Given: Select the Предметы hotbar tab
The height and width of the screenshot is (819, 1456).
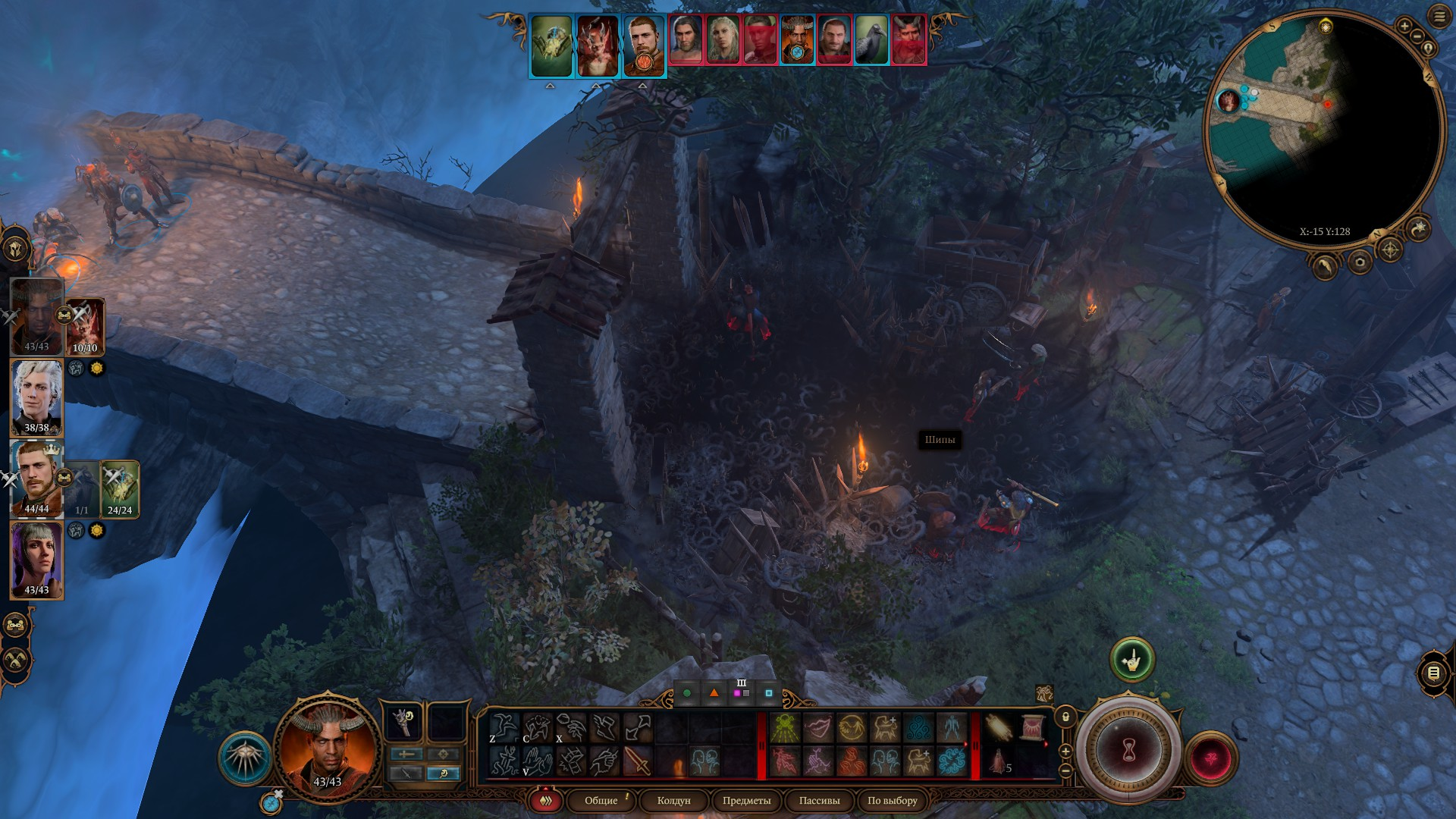Looking at the screenshot, I should (x=746, y=801).
